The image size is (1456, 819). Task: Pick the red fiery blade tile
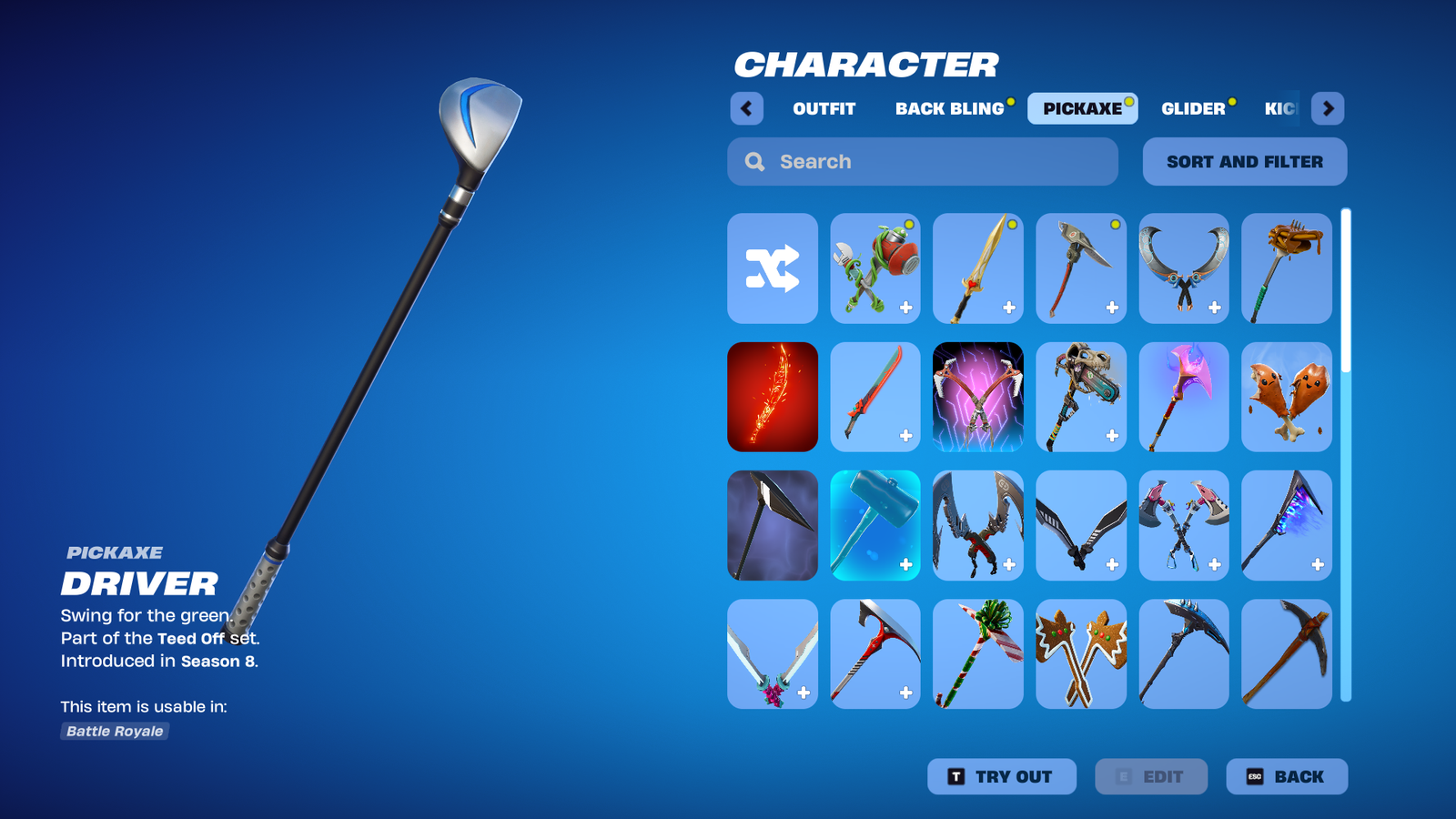pos(773,397)
